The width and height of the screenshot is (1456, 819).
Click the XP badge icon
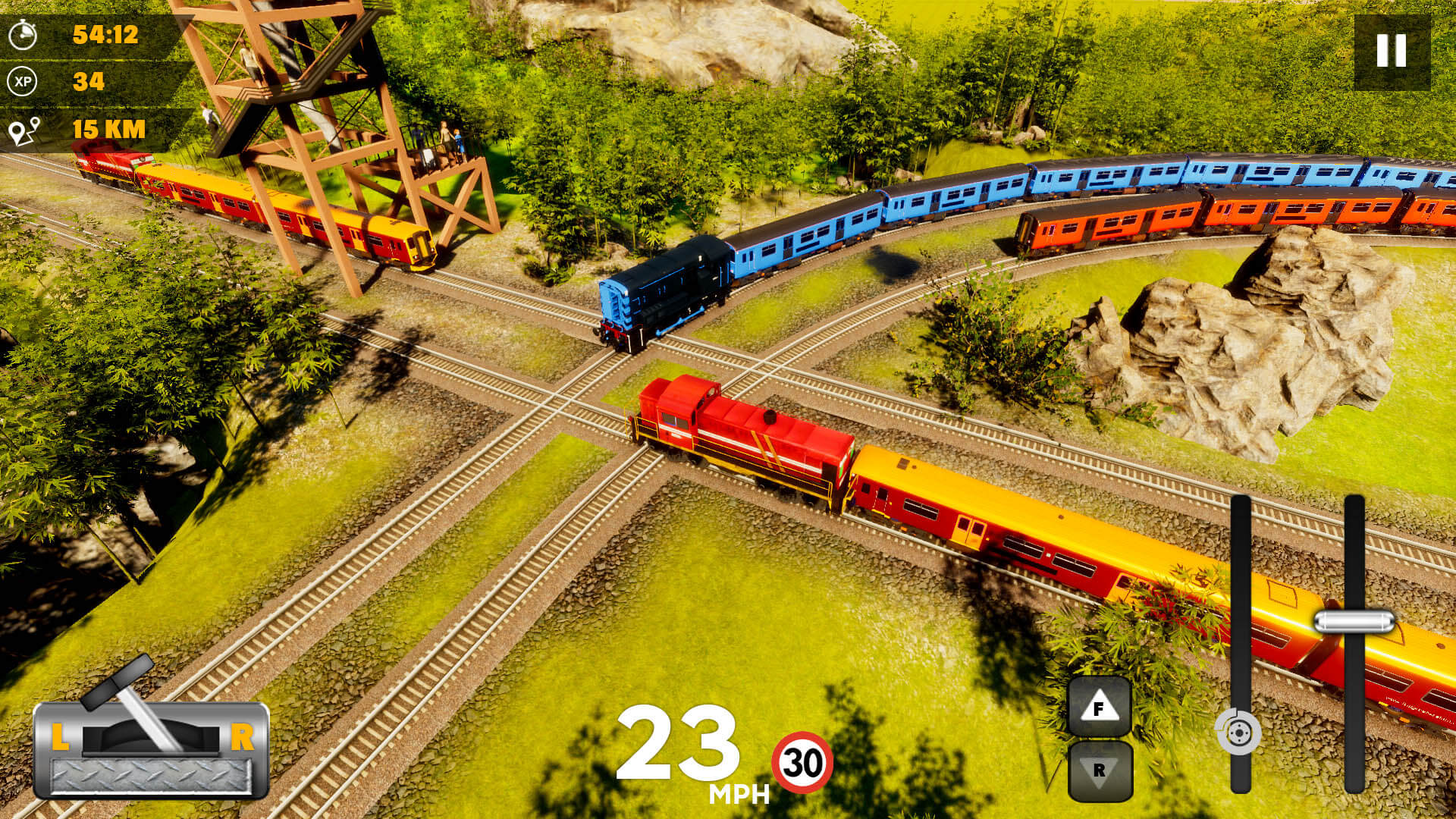coord(24,80)
